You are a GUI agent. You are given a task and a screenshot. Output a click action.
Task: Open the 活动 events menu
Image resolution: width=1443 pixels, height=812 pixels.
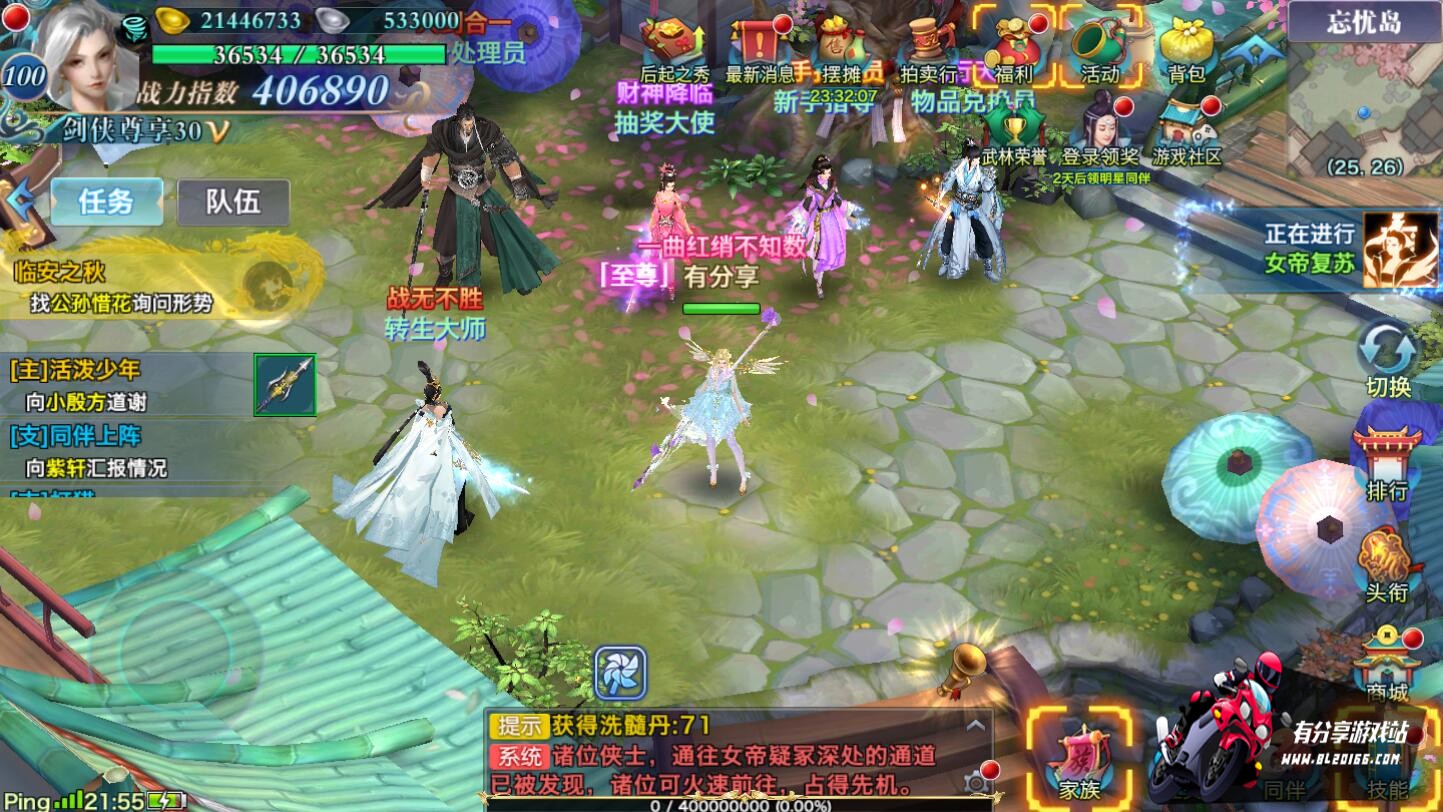pyautogui.click(x=1099, y=47)
